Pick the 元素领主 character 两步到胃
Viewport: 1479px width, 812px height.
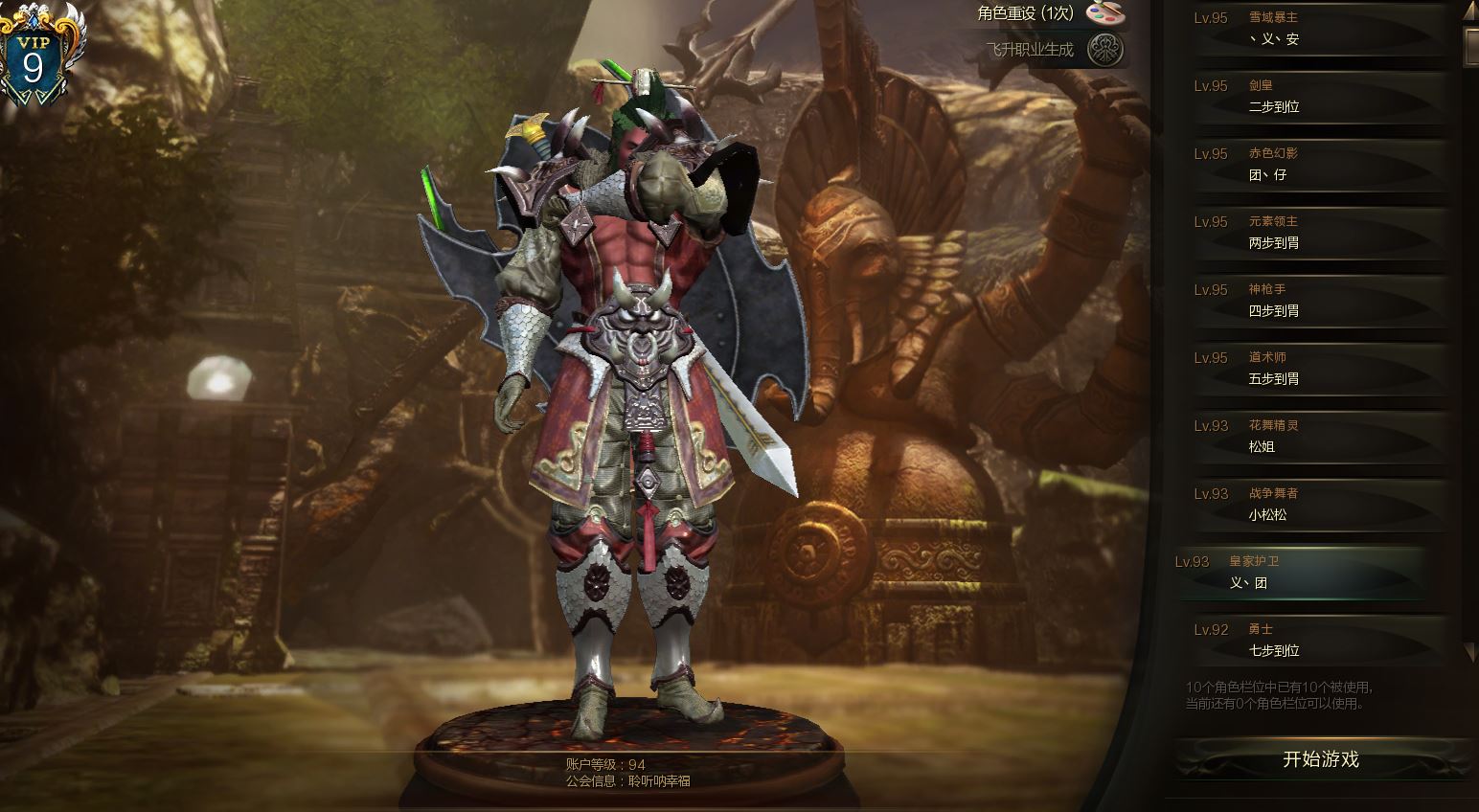[1318, 233]
